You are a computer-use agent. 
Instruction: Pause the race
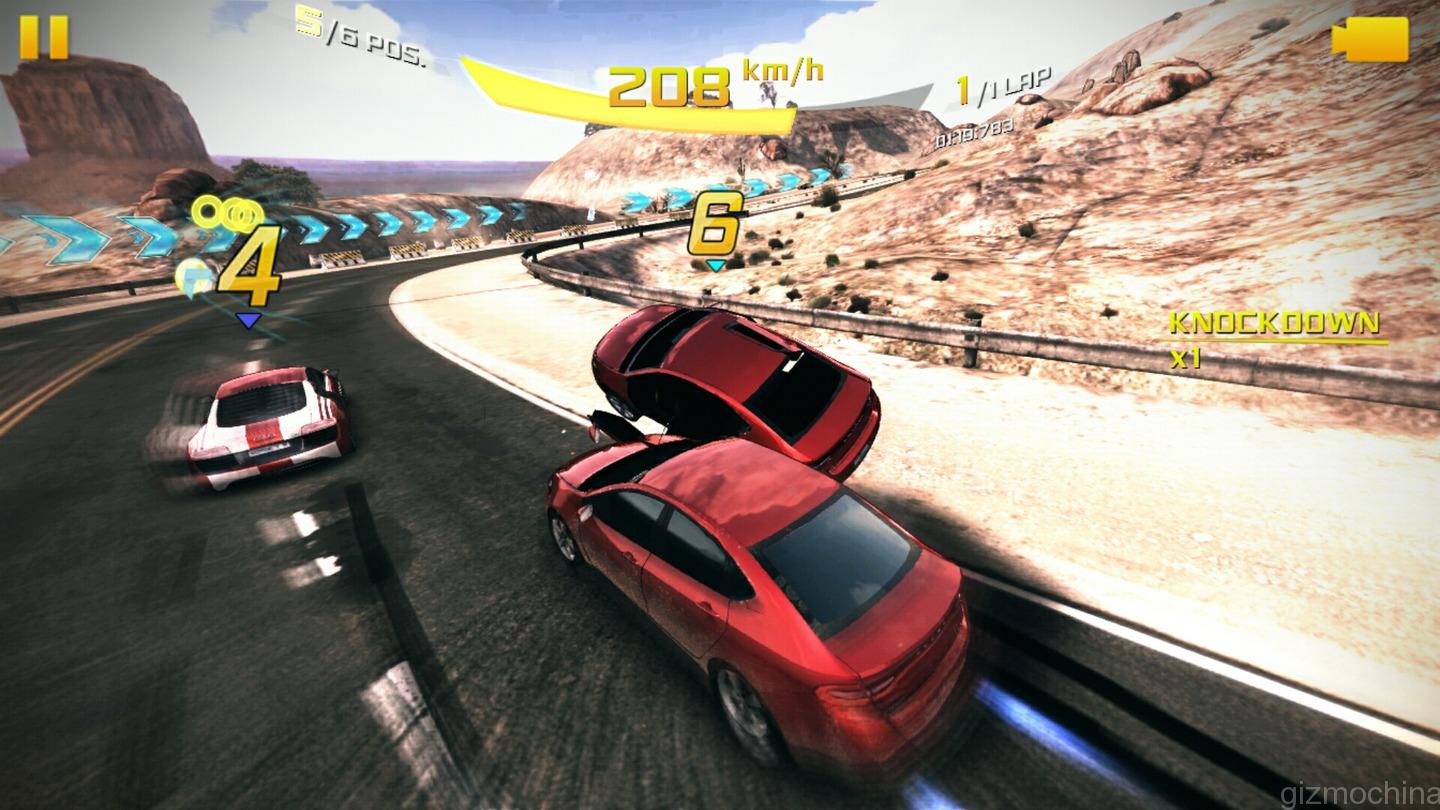[44, 38]
